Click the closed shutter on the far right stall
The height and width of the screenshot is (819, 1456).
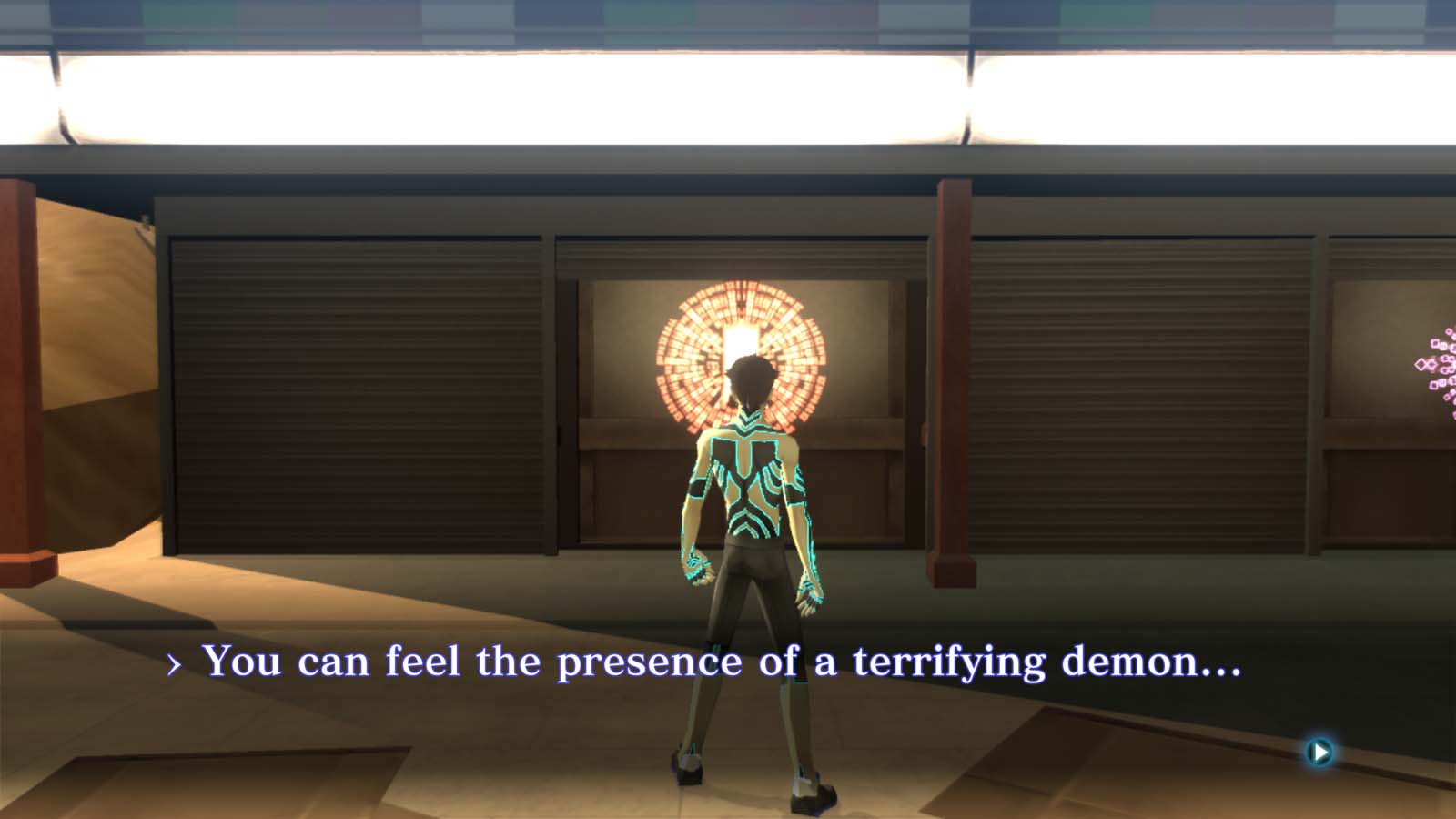[x=1137, y=391]
